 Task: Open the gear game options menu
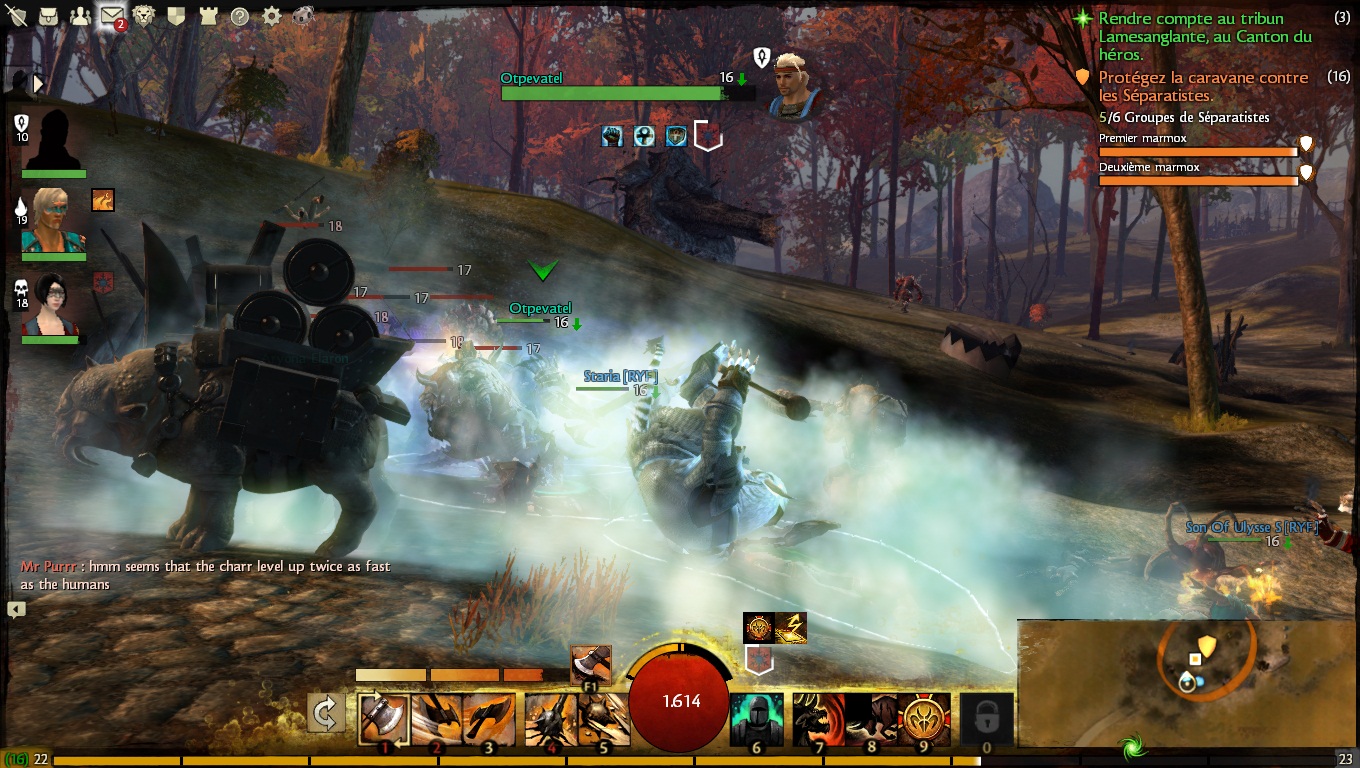pyautogui.click(x=272, y=16)
